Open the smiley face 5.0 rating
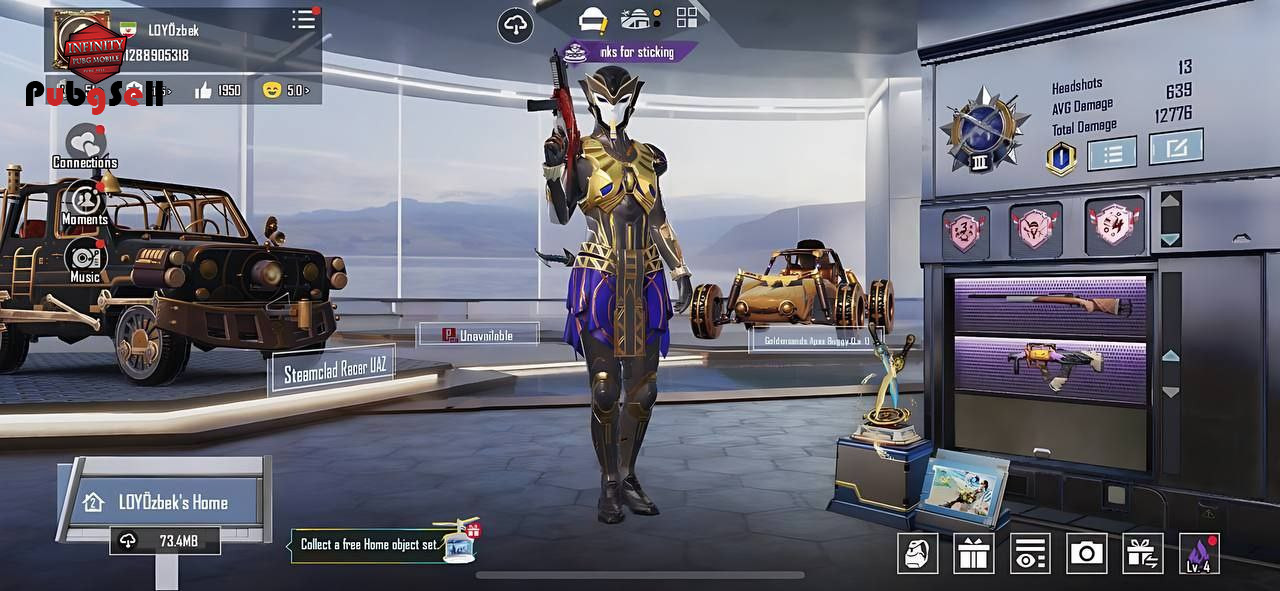 (285, 91)
